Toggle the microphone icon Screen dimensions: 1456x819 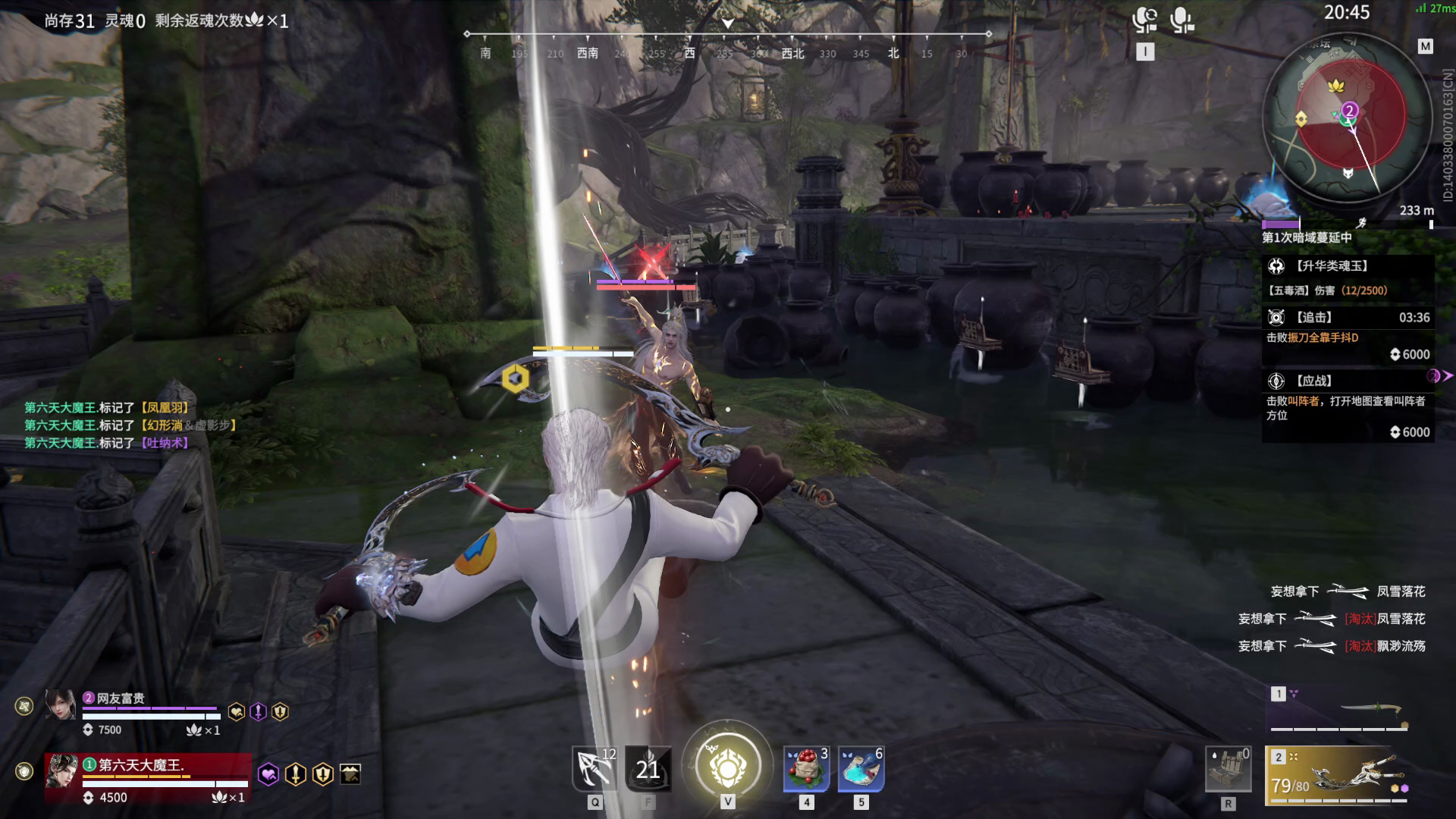(x=1181, y=20)
